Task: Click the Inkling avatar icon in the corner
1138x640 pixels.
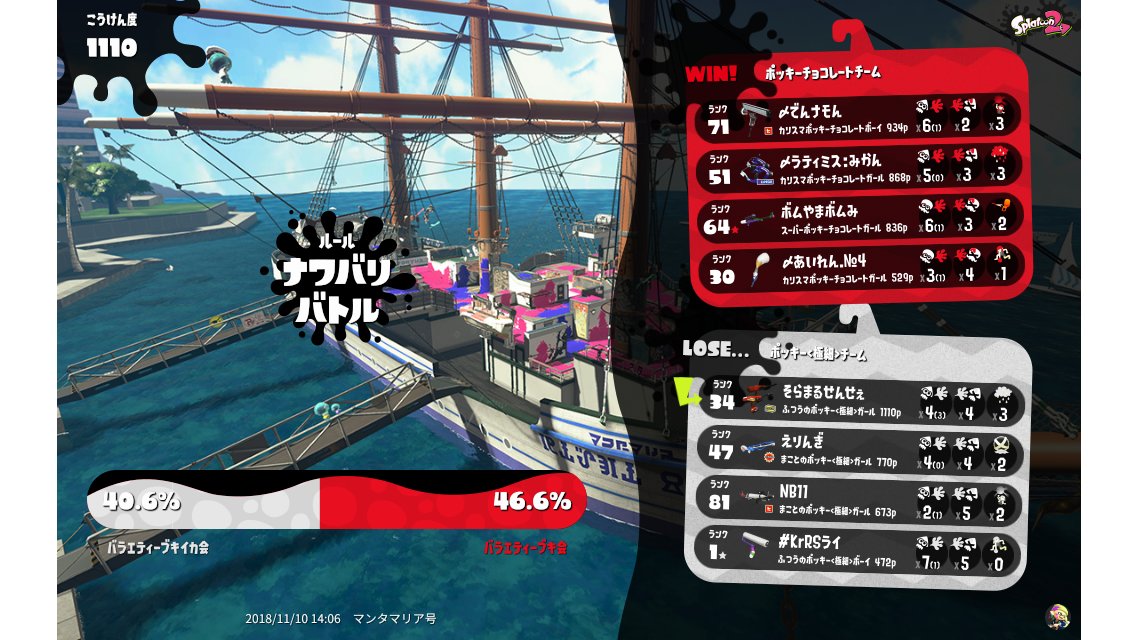Action: pos(1056,615)
